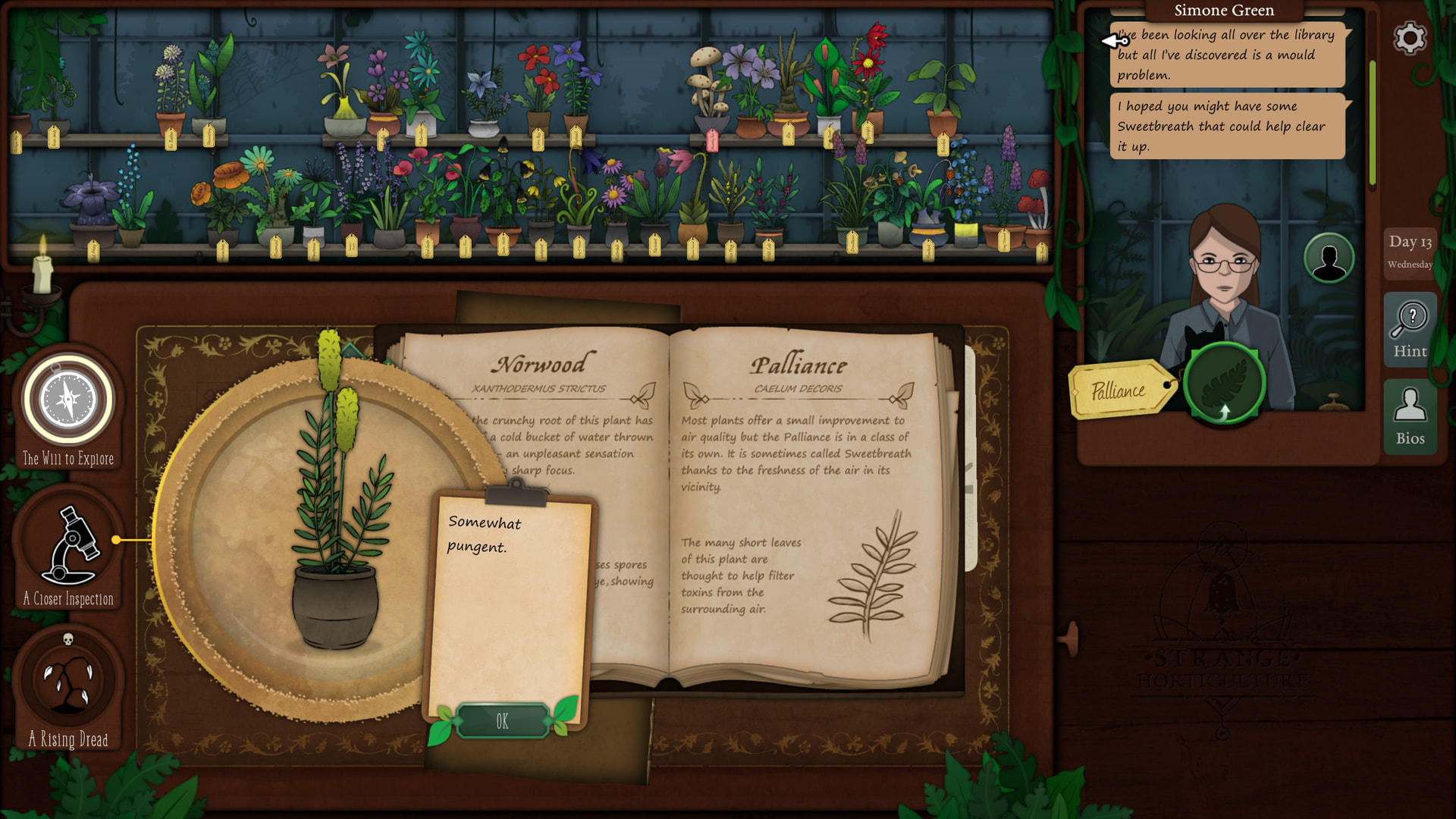Open the Bios panel
Screen dimensions: 1456x819
click(x=1410, y=416)
